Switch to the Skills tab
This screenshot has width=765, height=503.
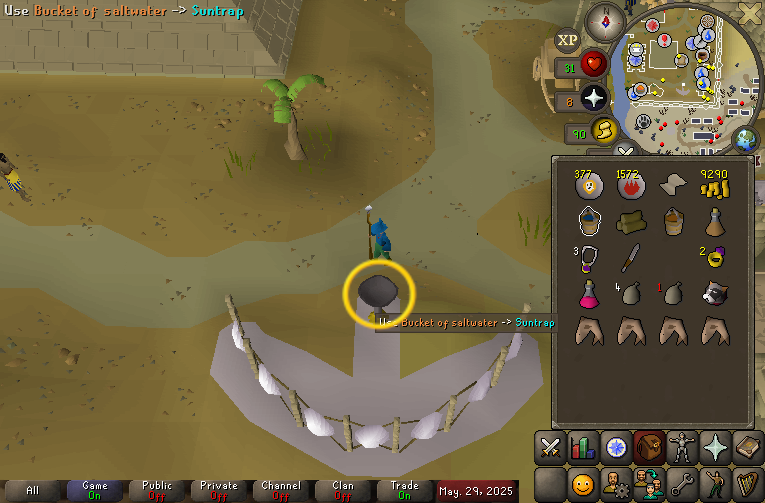coord(583,447)
